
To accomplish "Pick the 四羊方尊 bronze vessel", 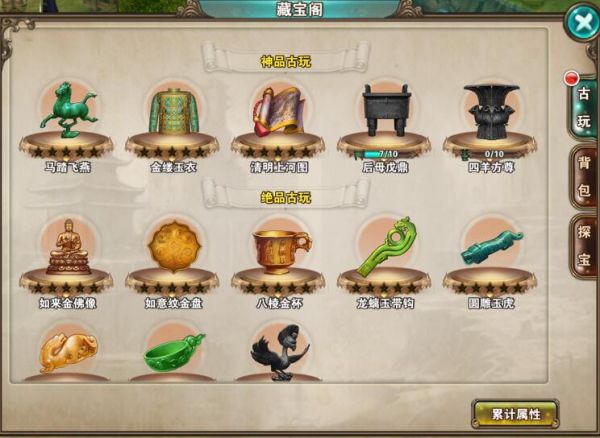I will [x=490, y=108].
